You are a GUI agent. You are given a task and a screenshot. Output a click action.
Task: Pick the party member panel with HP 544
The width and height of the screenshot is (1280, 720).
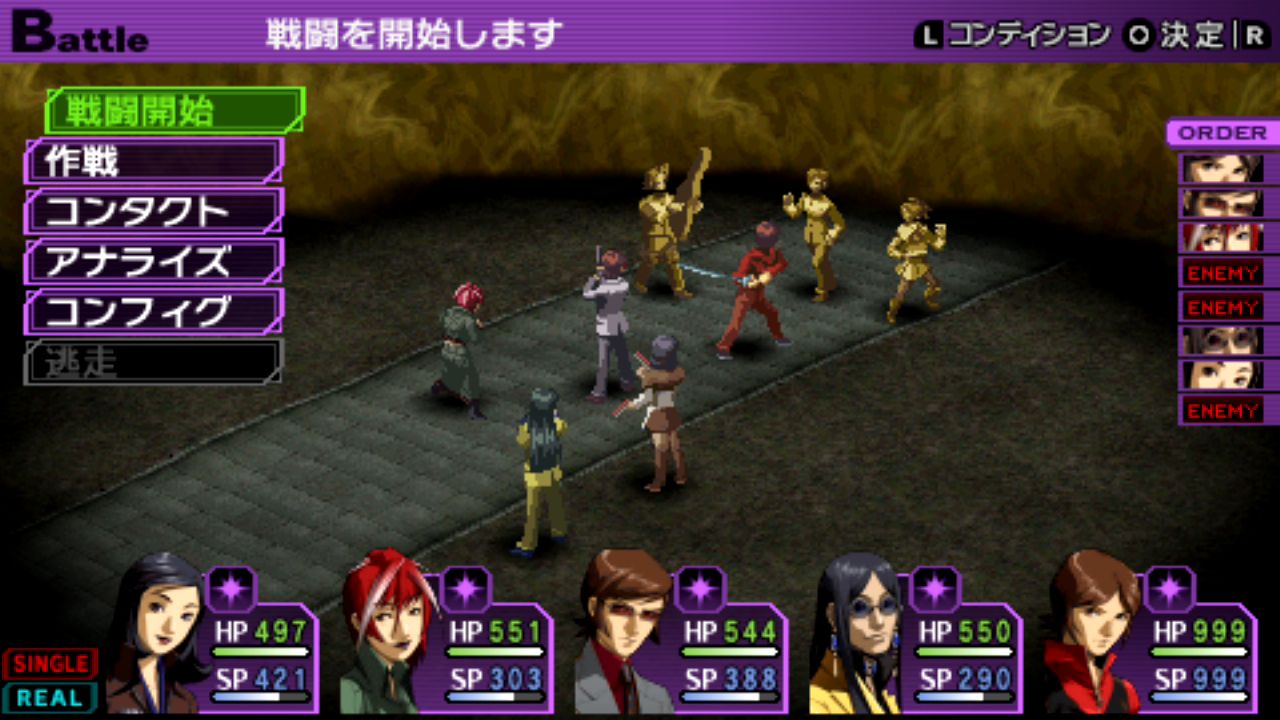pyautogui.click(x=680, y=640)
